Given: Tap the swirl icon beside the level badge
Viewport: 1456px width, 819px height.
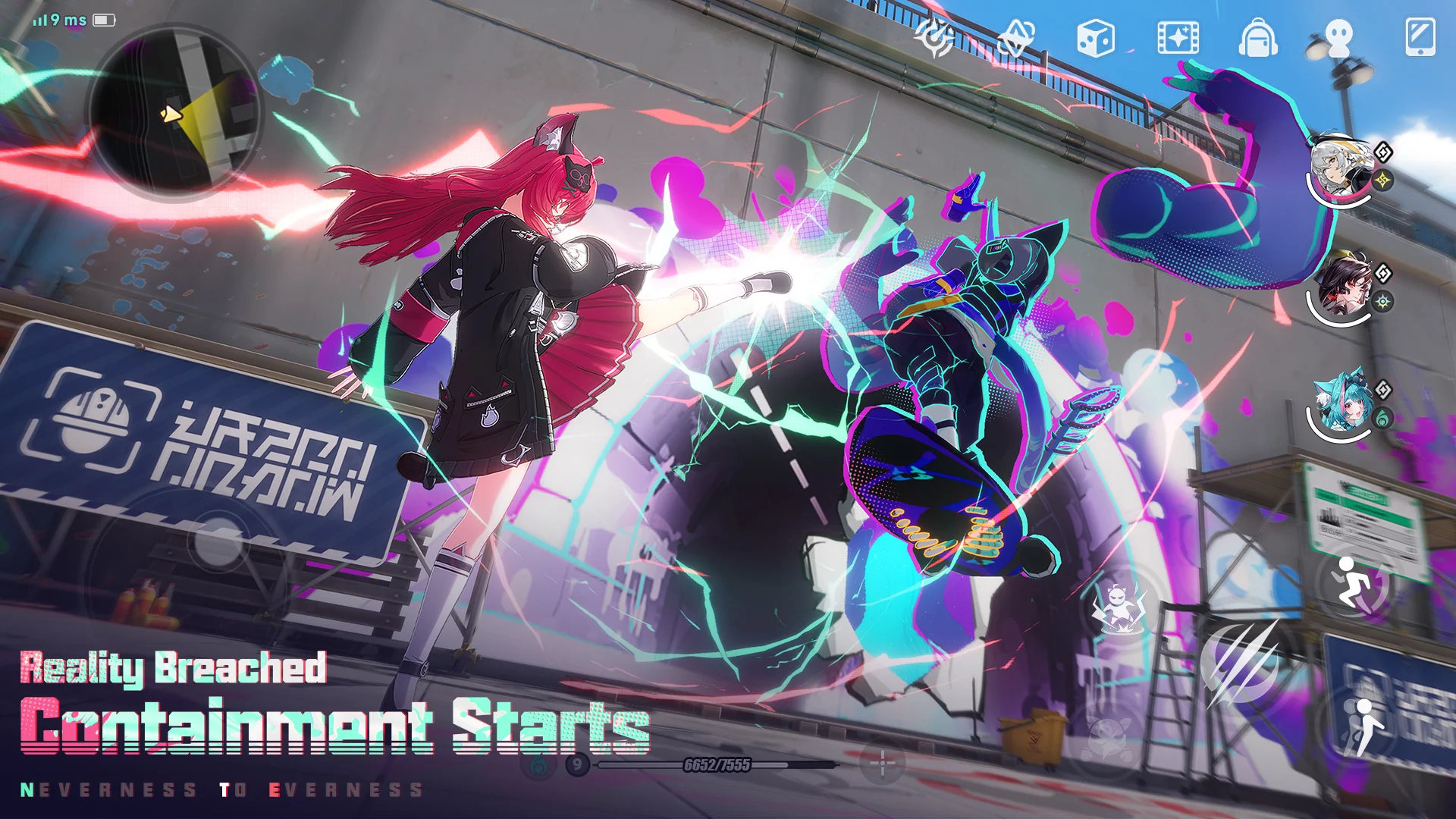Looking at the screenshot, I should click(x=539, y=764).
